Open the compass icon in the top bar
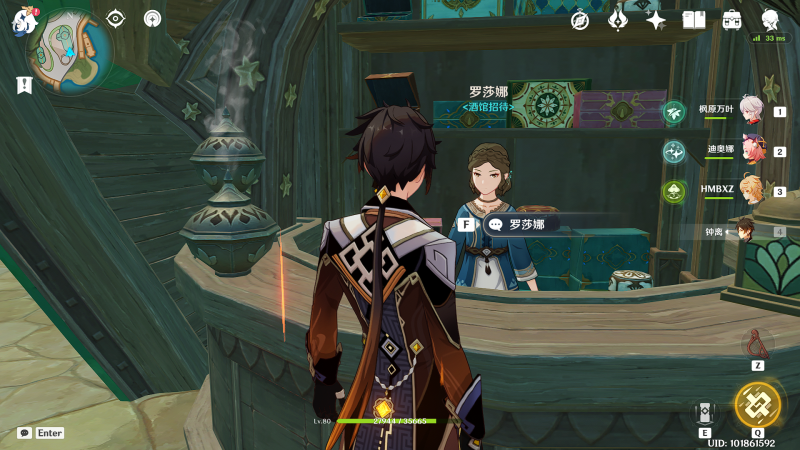800x450 pixels. pos(580,20)
